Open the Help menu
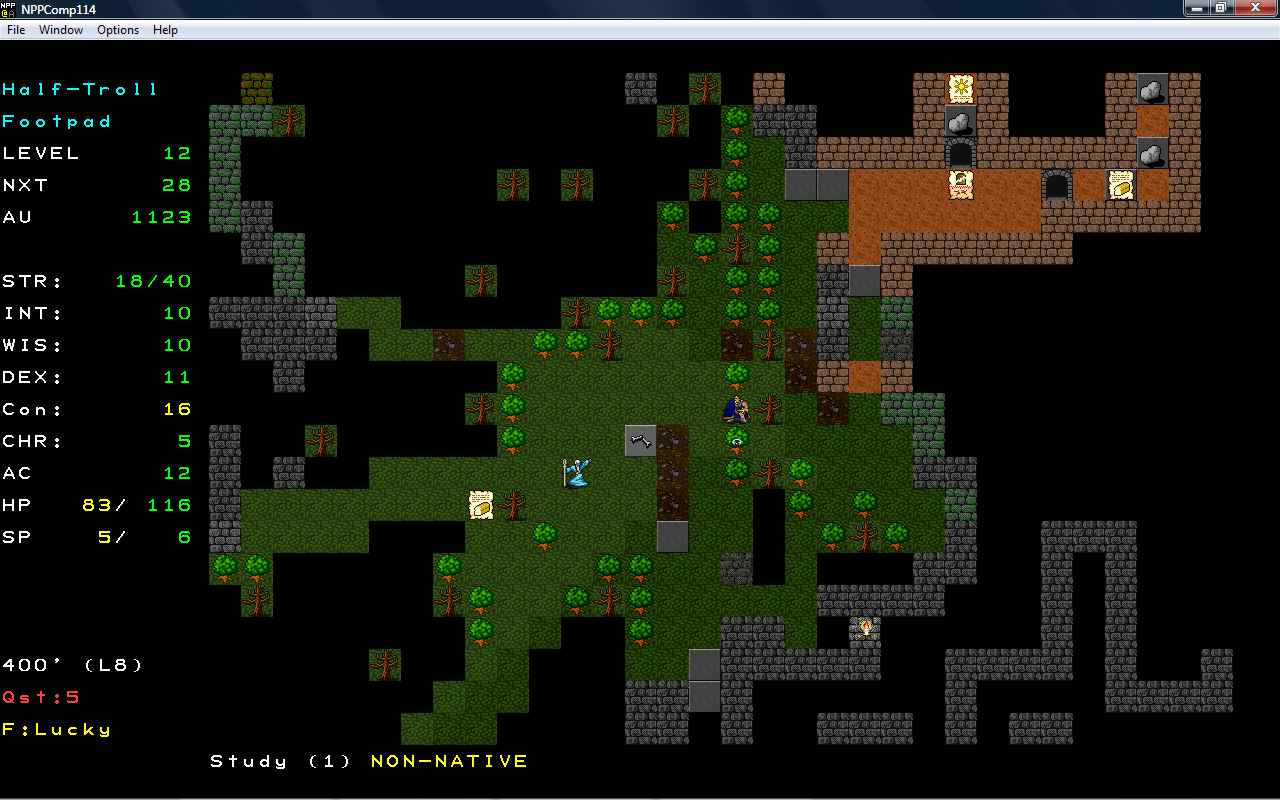 (x=165, y=30)
